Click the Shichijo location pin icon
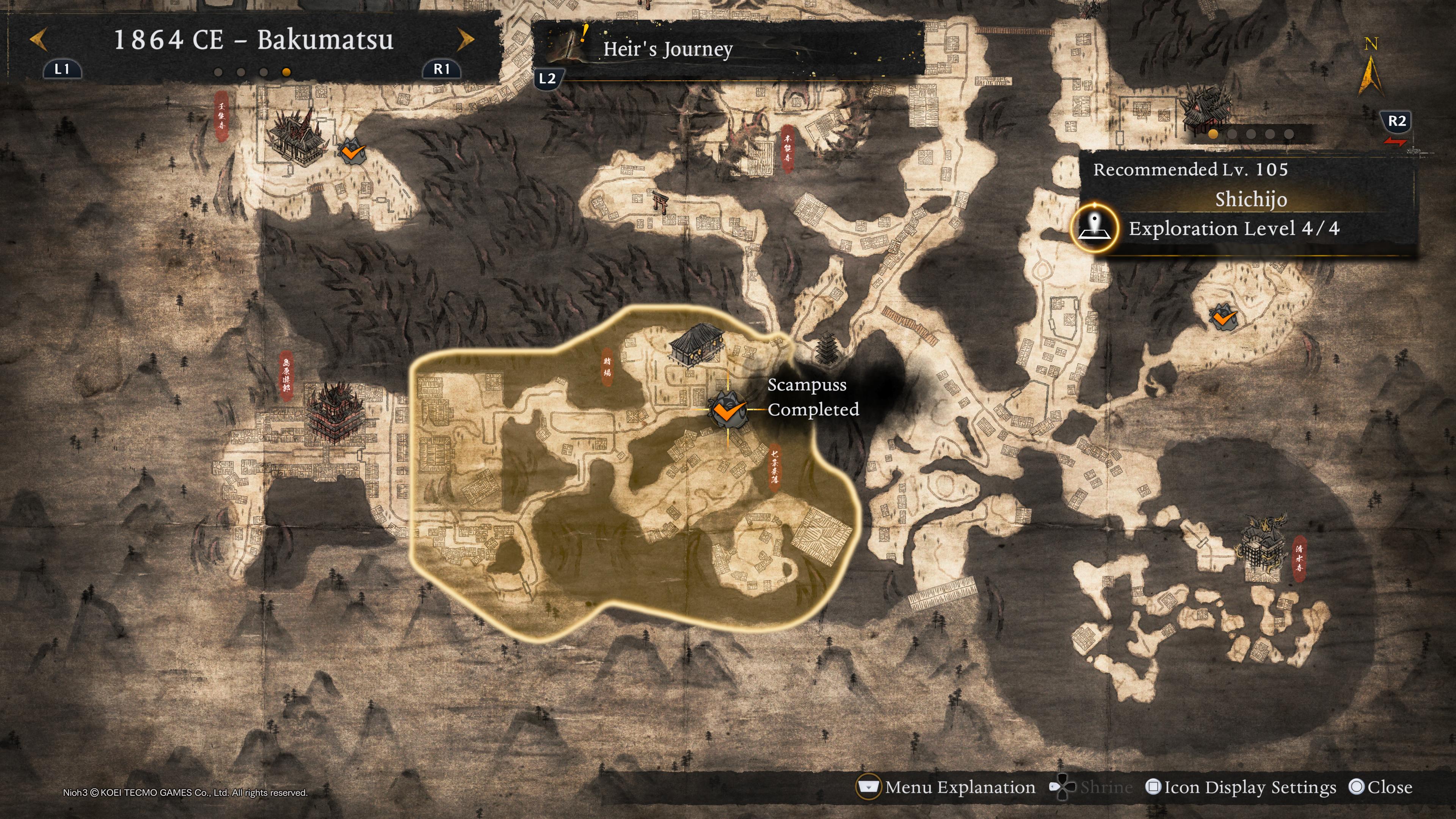 click(1095, 228)
